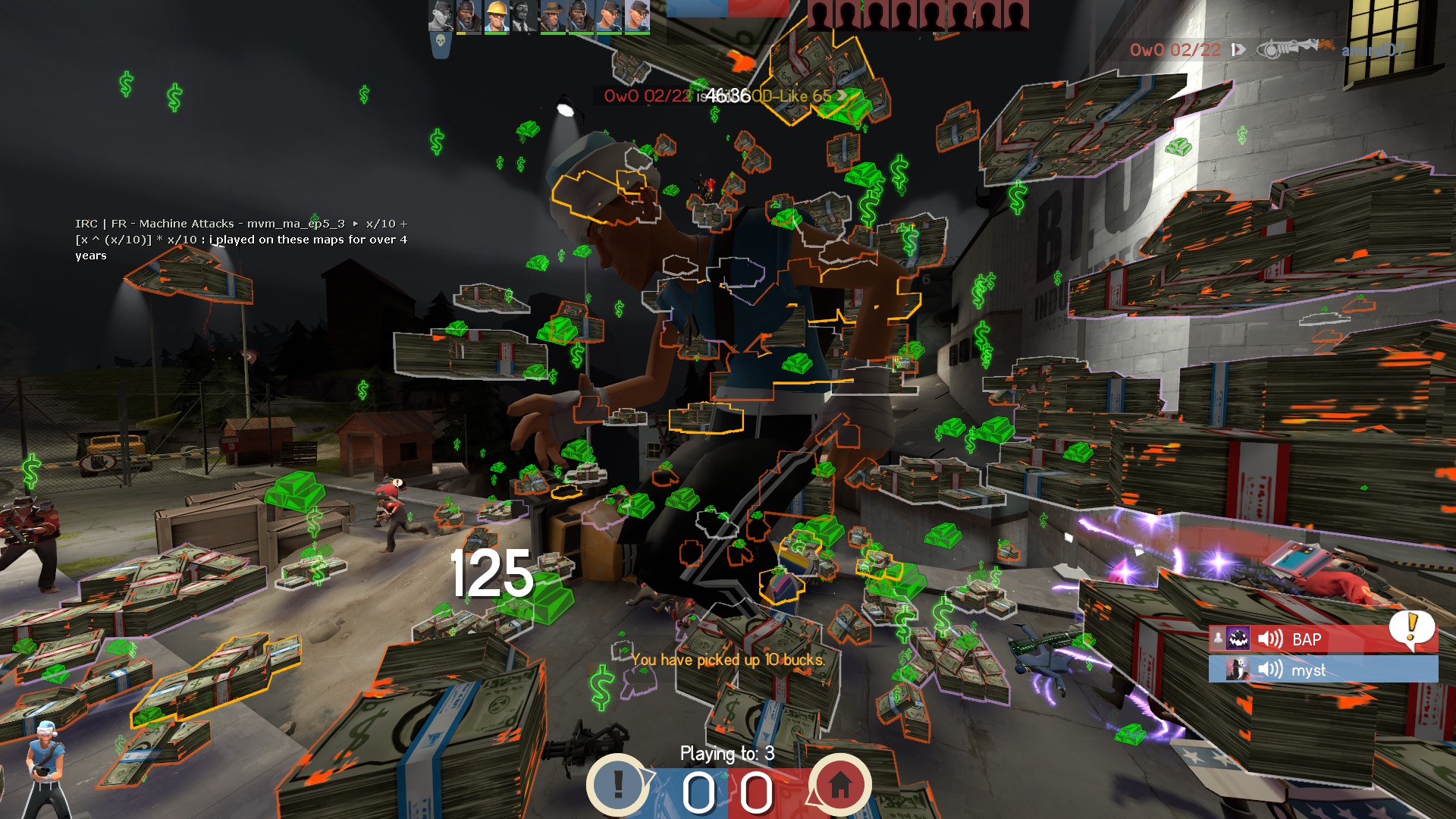Click myst's voice chat entry
This screenshot has width=1456, height=819.
1323,669
